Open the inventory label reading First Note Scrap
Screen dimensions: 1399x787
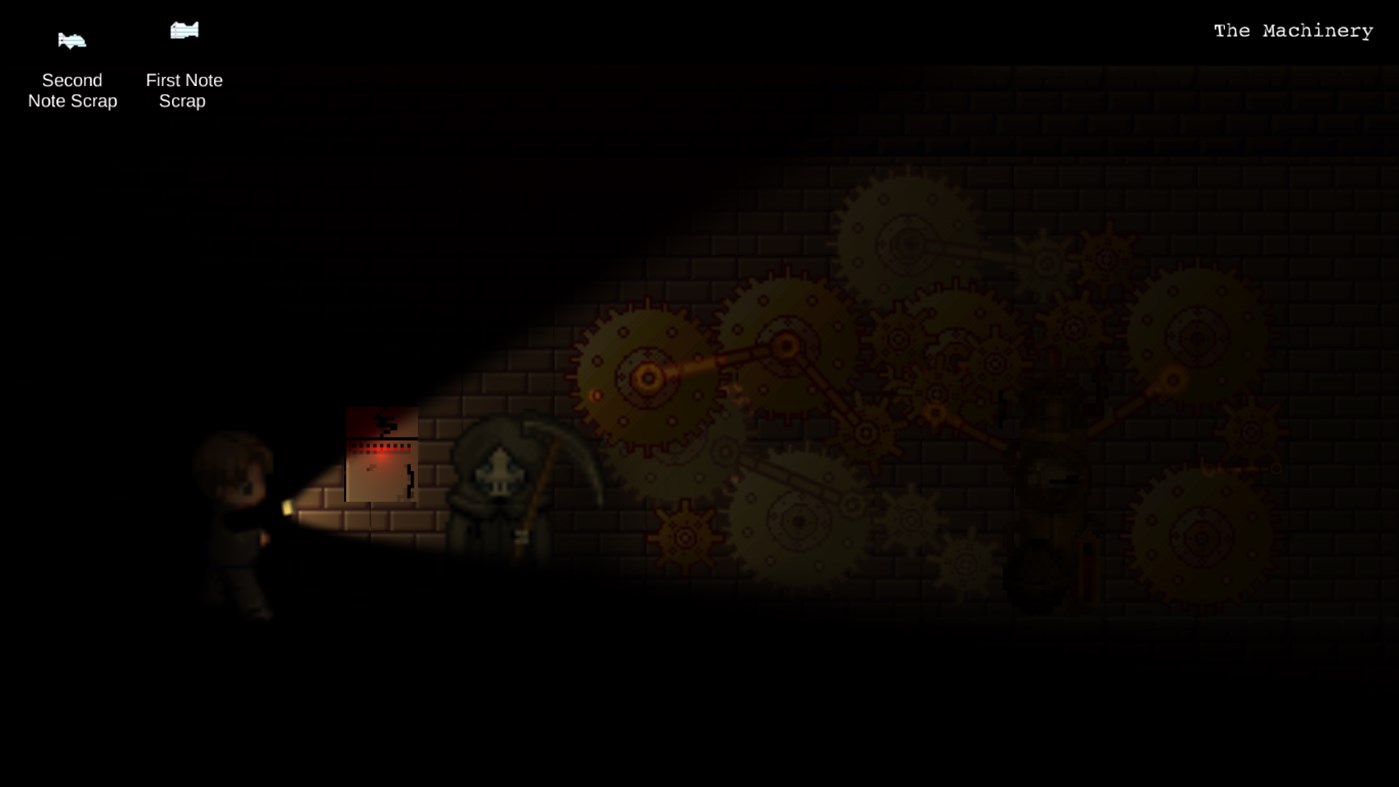coord(184,90)
